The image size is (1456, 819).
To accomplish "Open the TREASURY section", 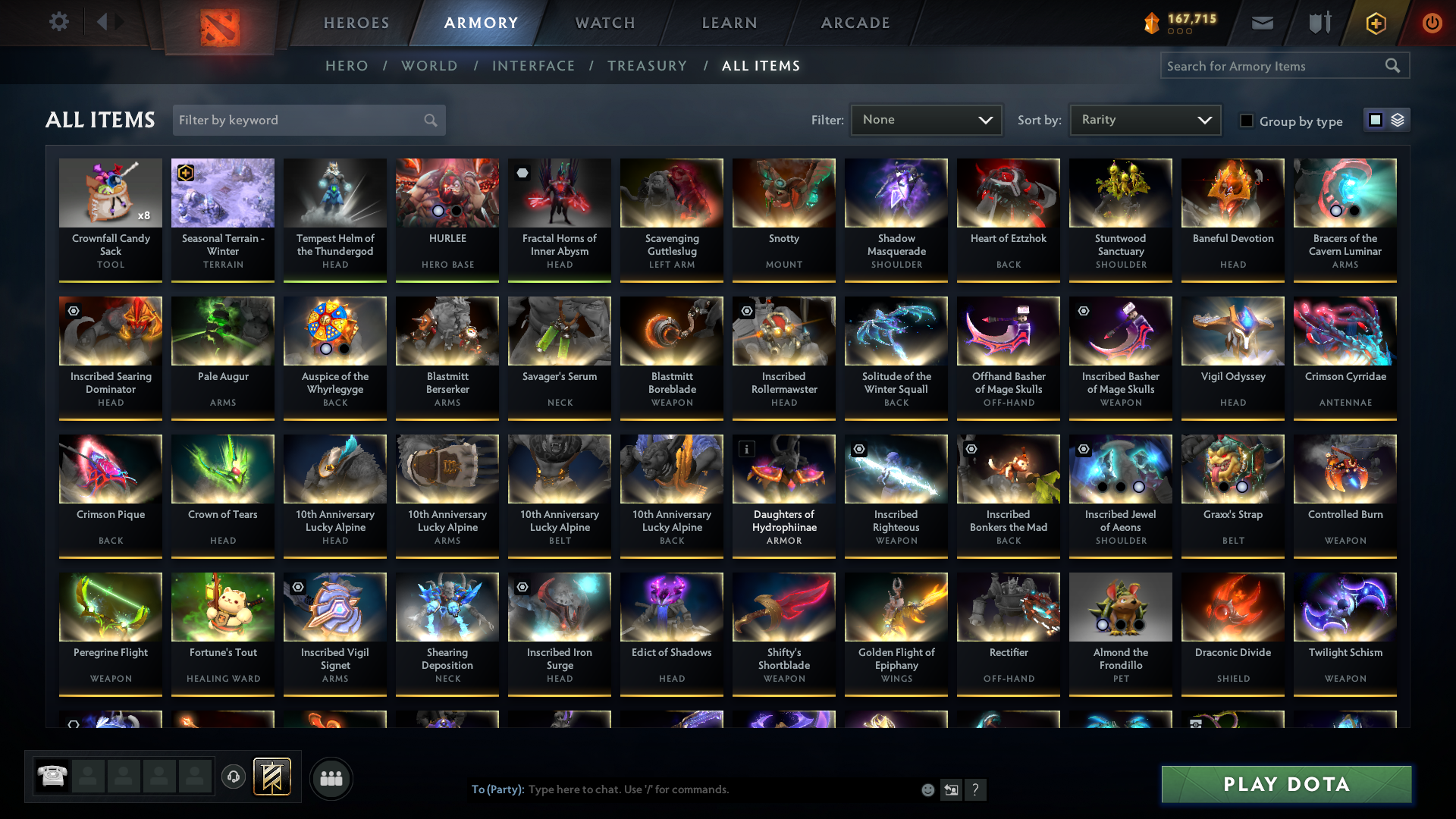I will (x=647, y=66).
